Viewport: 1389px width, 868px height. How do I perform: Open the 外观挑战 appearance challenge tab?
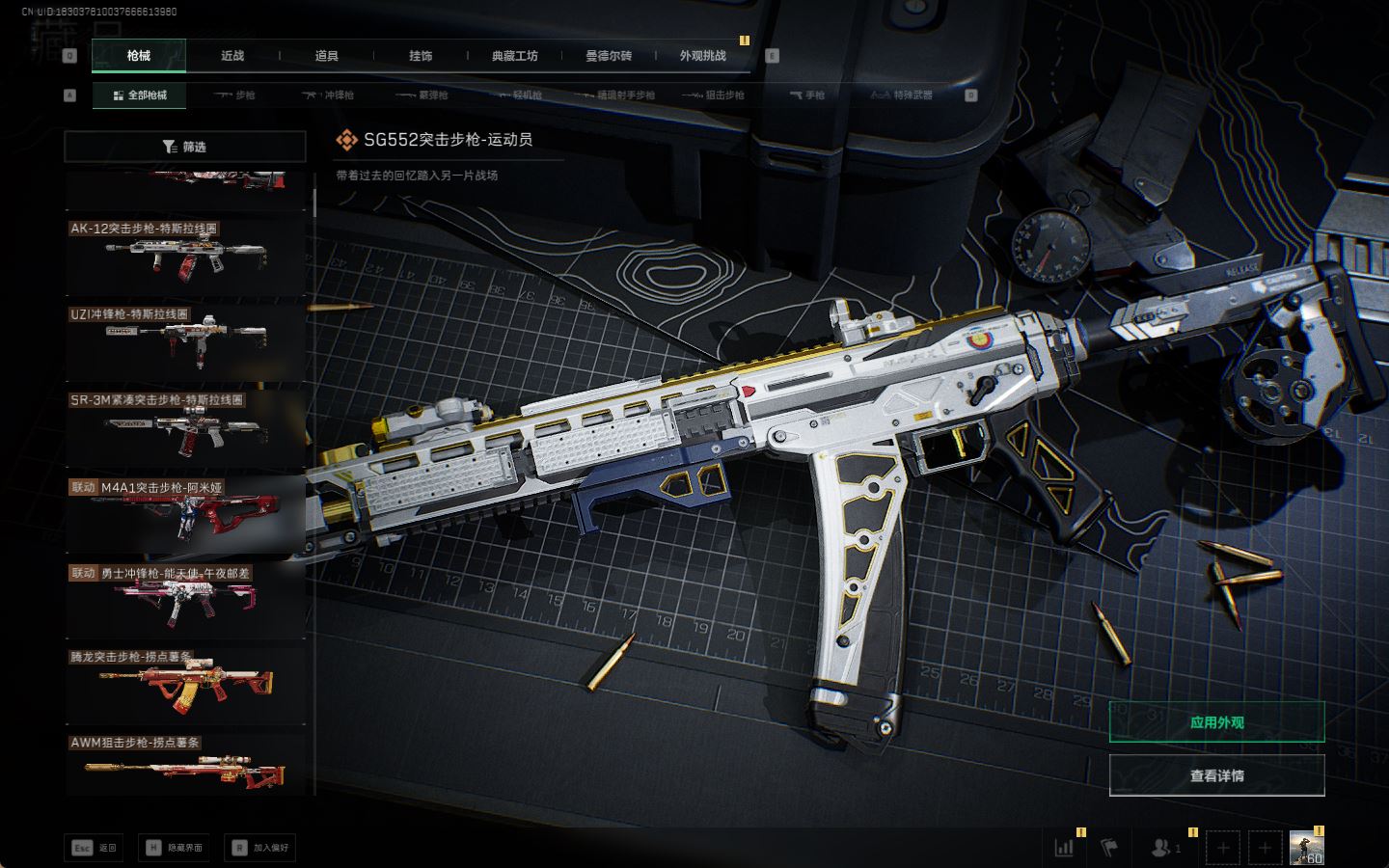(702, 56)
